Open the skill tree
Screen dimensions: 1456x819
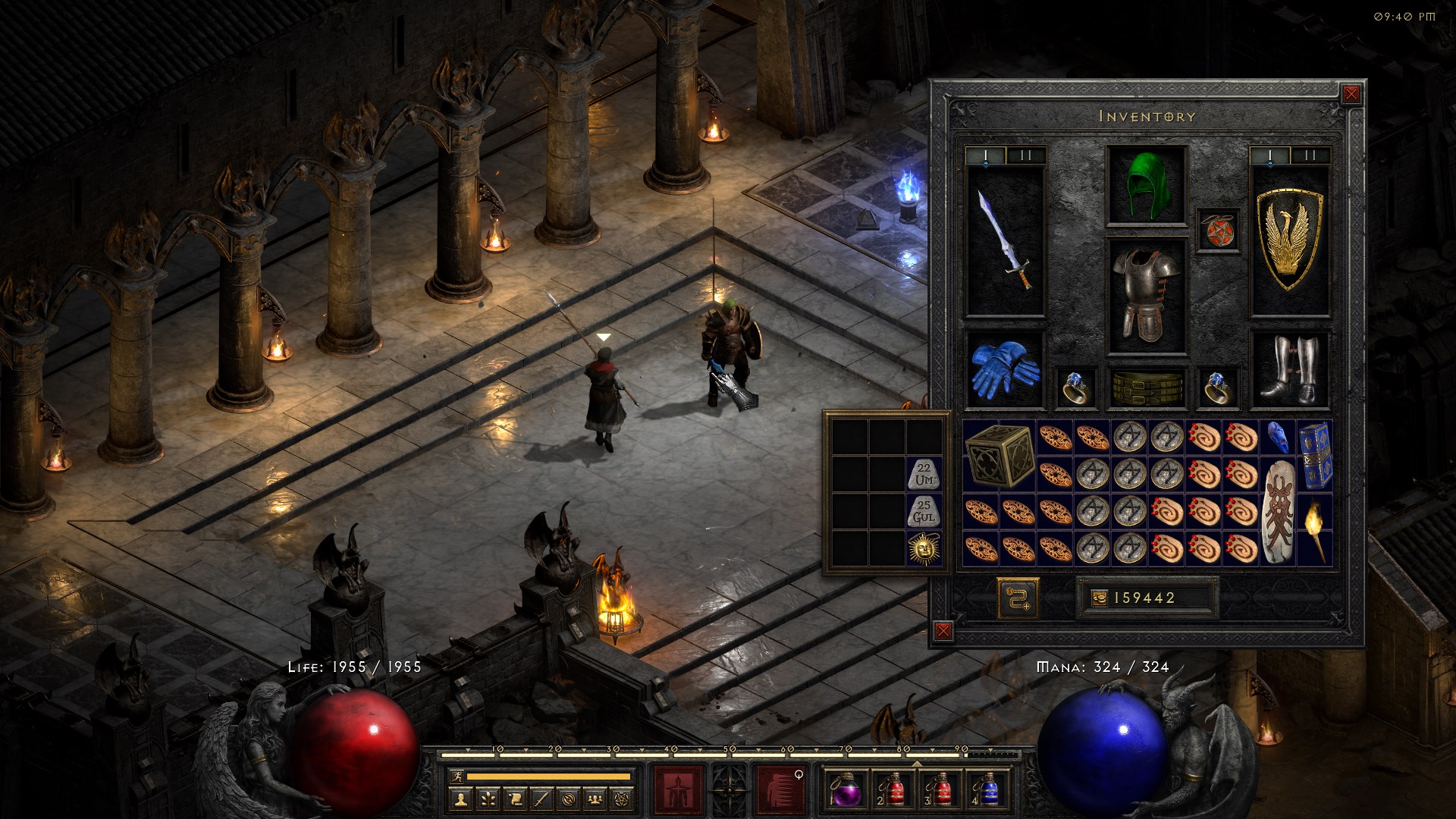[x=488, y=799]
